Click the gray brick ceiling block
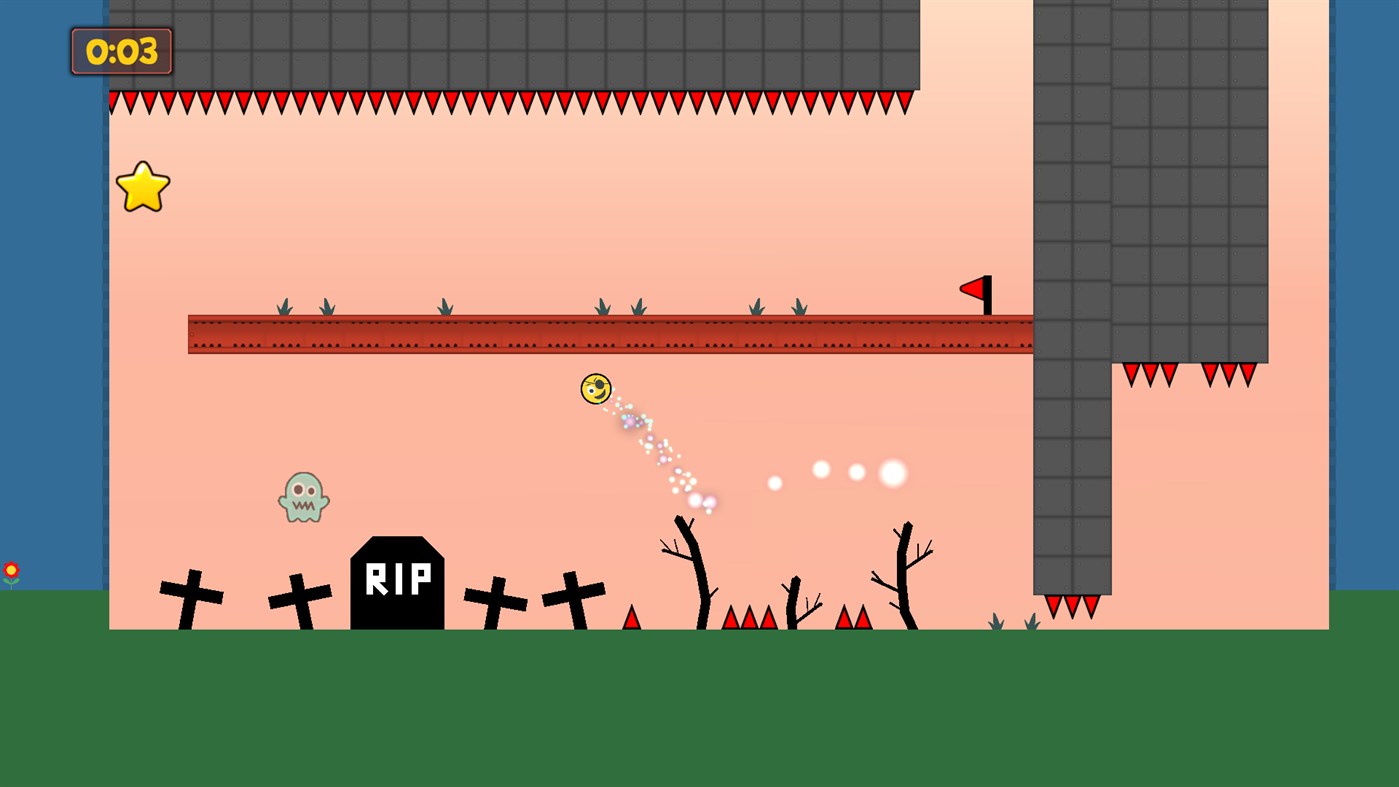This screenshot has height=787, width=1399. click(500, 44)
